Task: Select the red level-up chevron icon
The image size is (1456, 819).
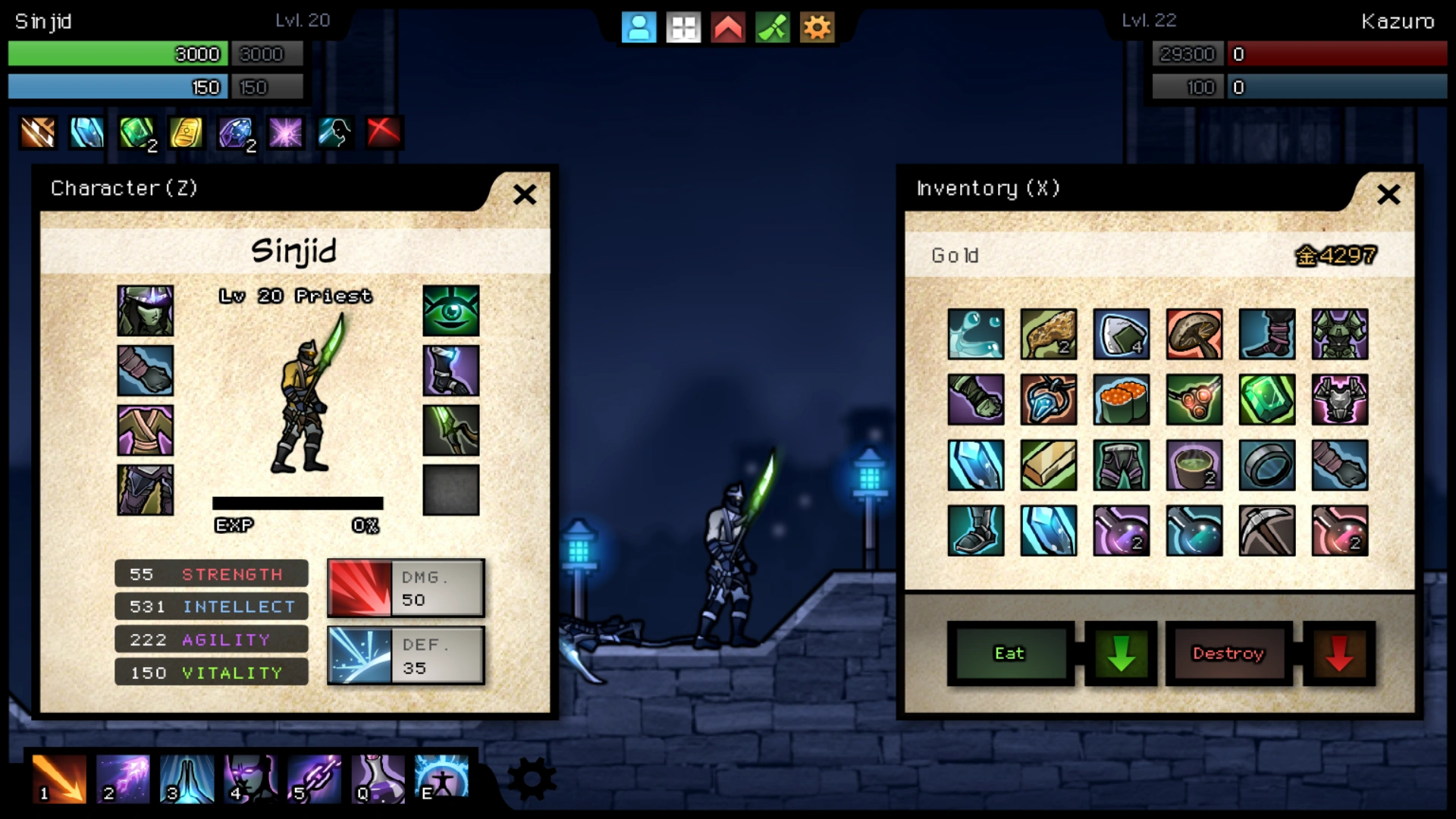Action: coord(727,27)
